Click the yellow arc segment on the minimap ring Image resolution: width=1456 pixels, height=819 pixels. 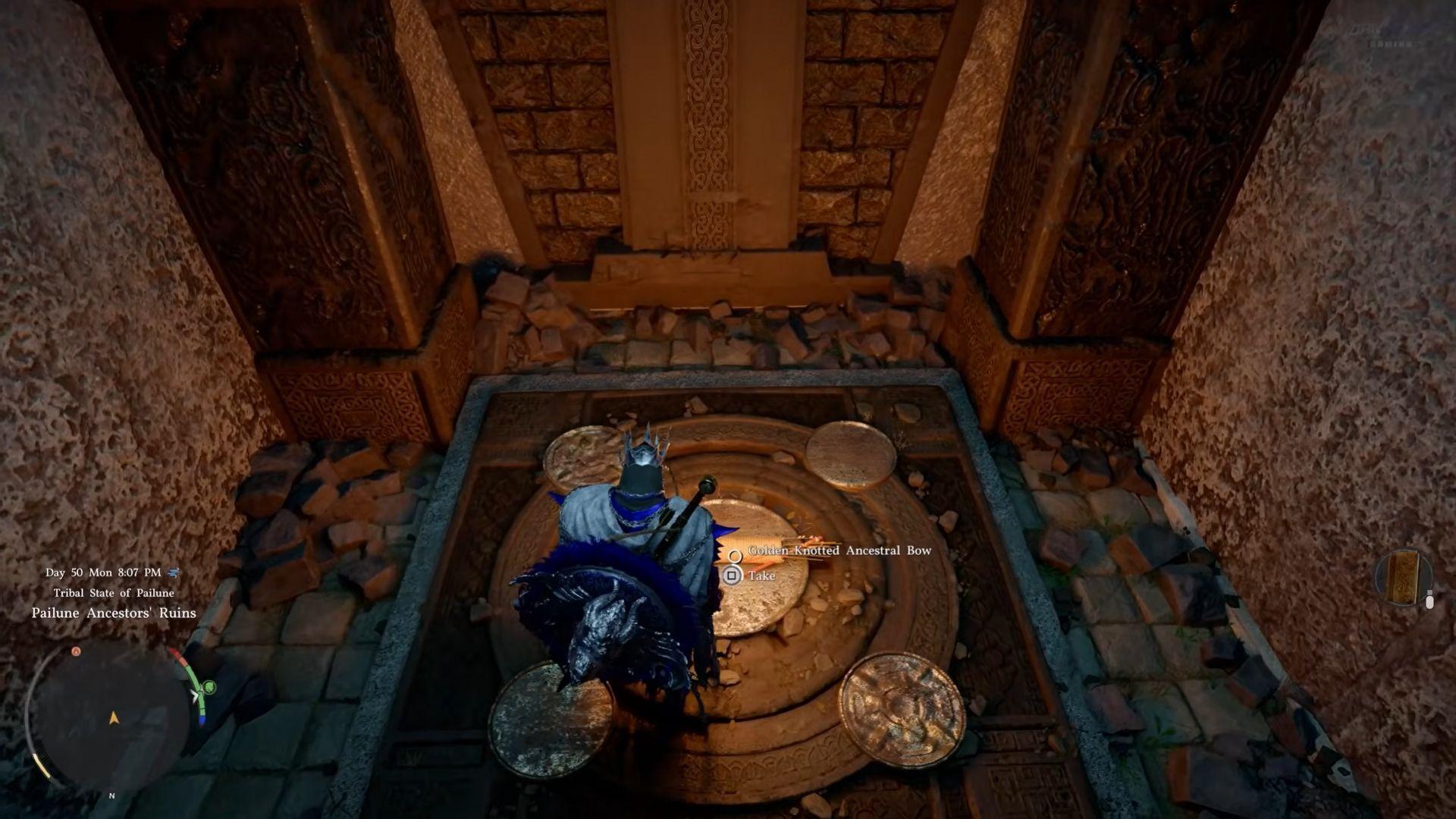42,767
